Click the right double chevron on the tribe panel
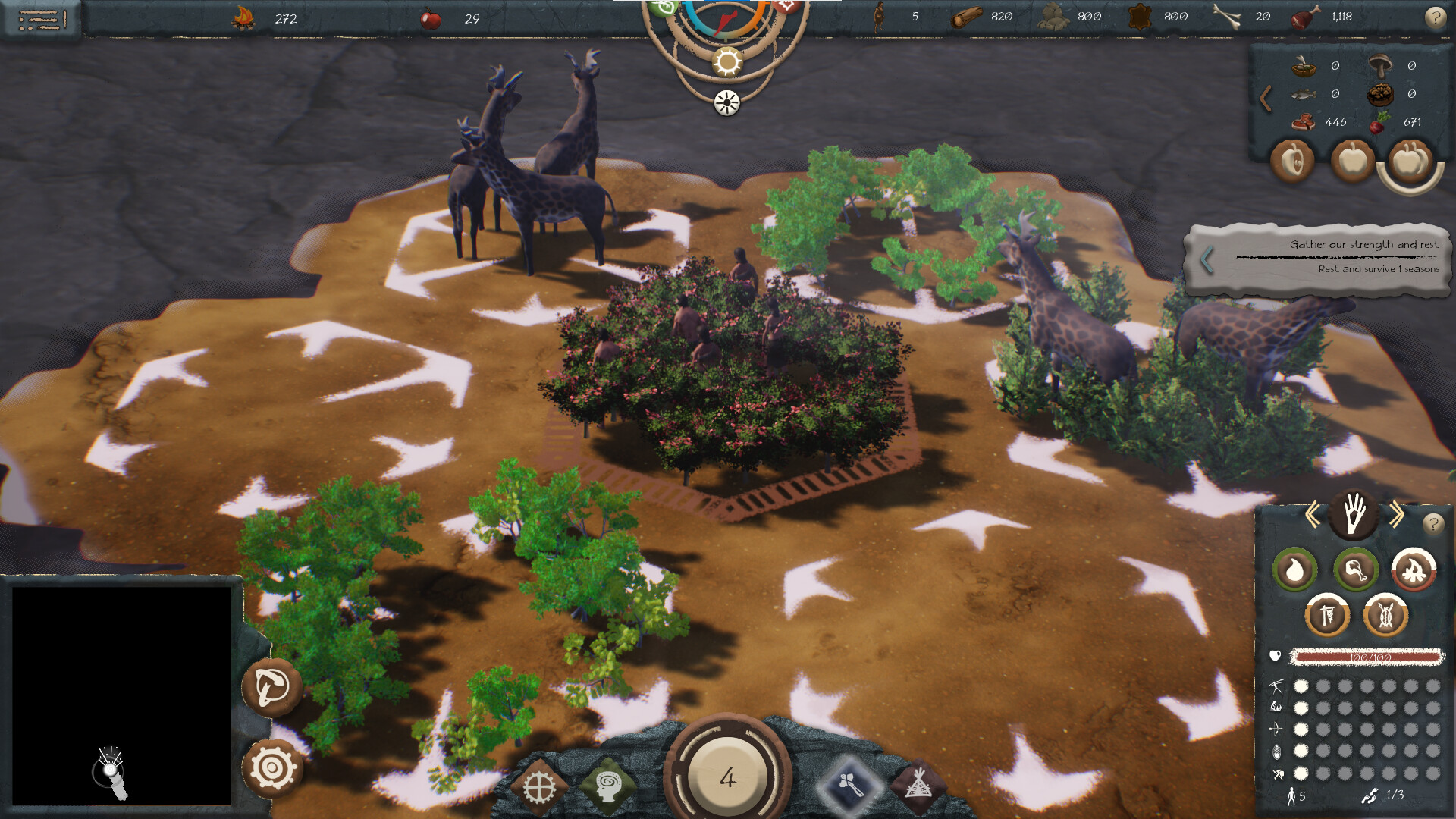 [x=1397, y=514]
